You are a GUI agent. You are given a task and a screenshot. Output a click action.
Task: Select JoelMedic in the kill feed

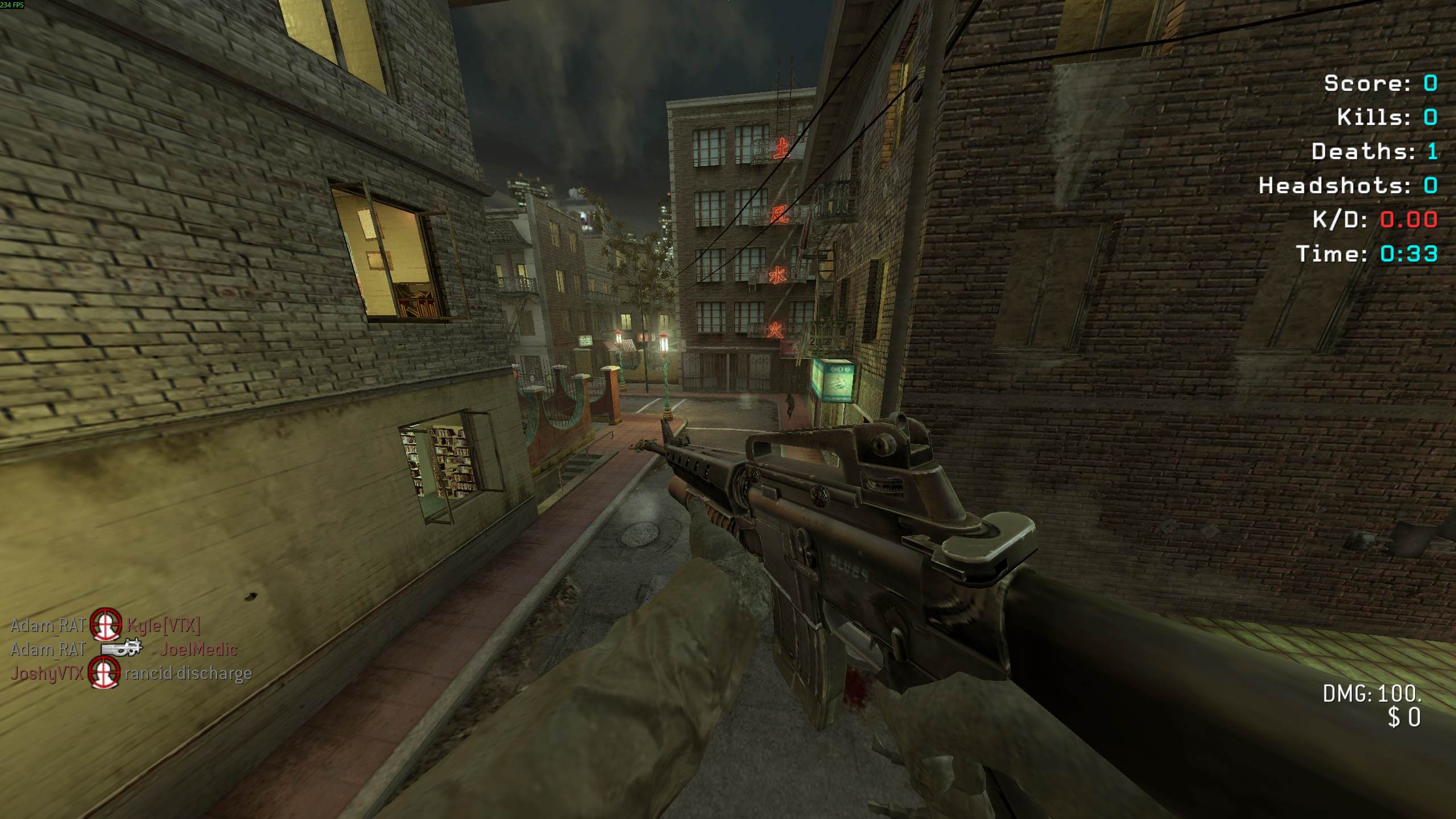click(x=198, y=649)
